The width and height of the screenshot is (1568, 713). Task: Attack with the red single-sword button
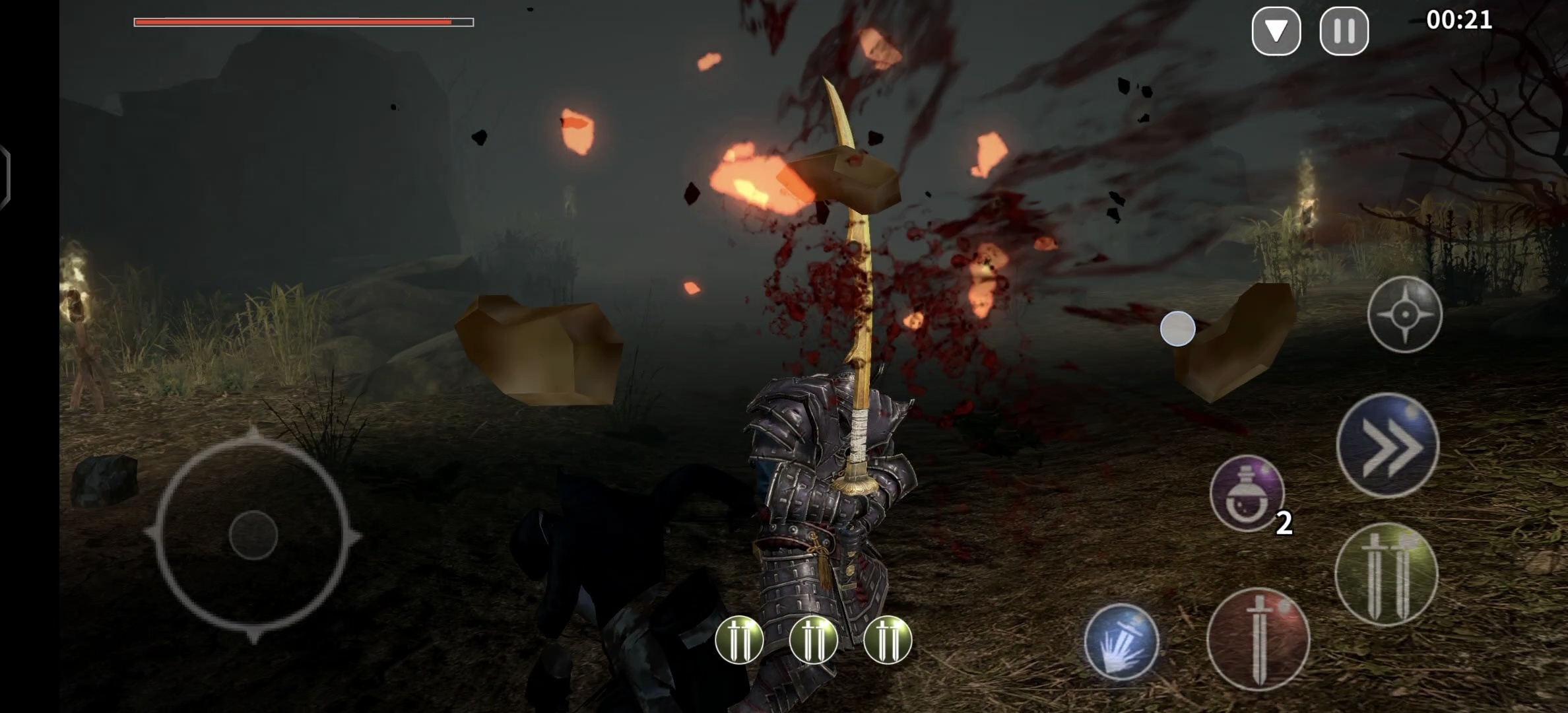(x=1258, y=639)
